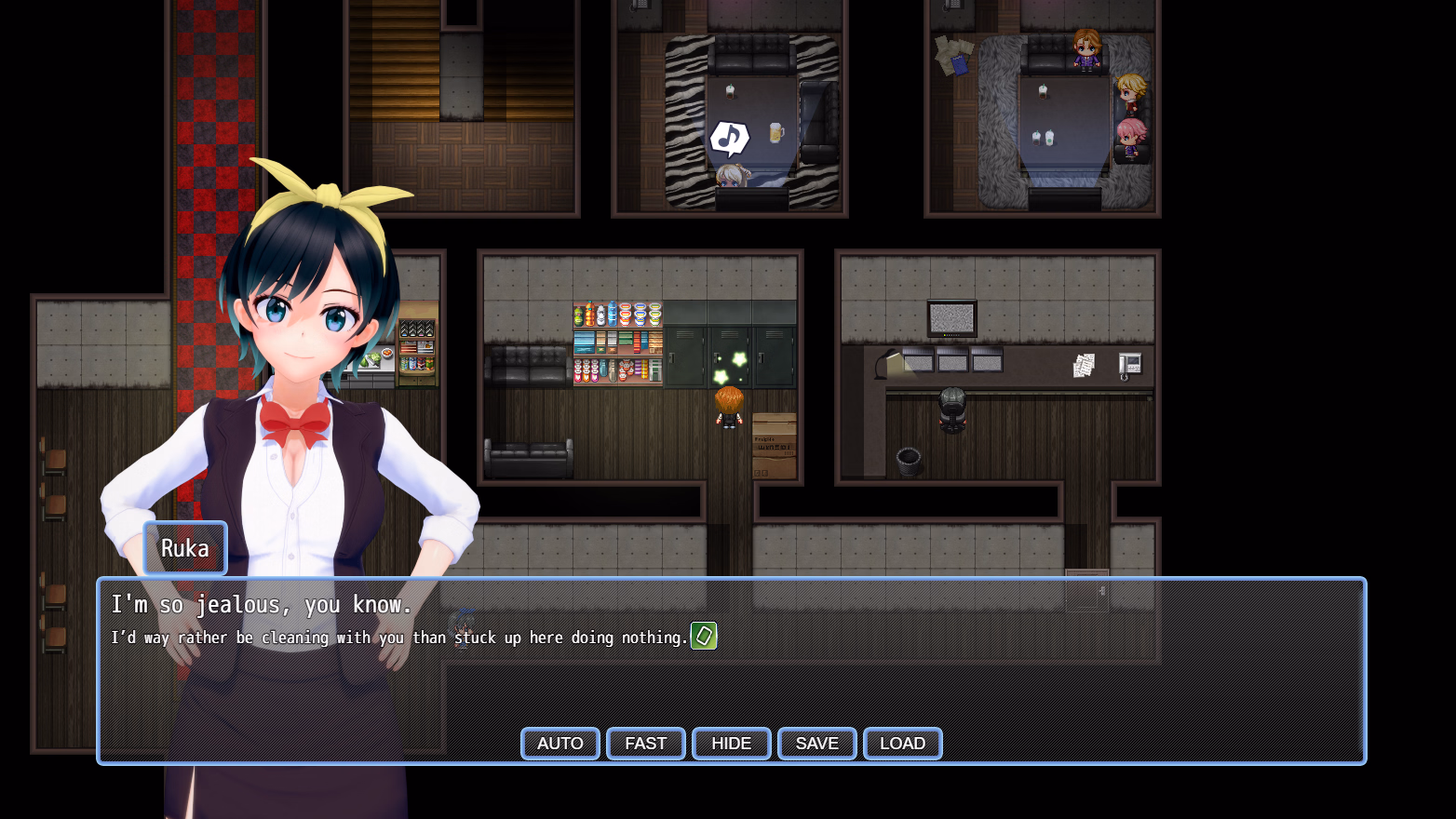
Task: Open the LOAD menu
Action: pos(902,744)
